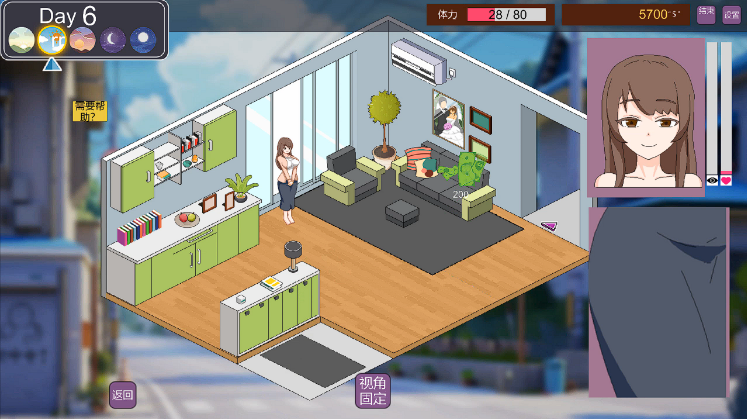
Task: Click the 返回 back button
Action: point(122,395)
